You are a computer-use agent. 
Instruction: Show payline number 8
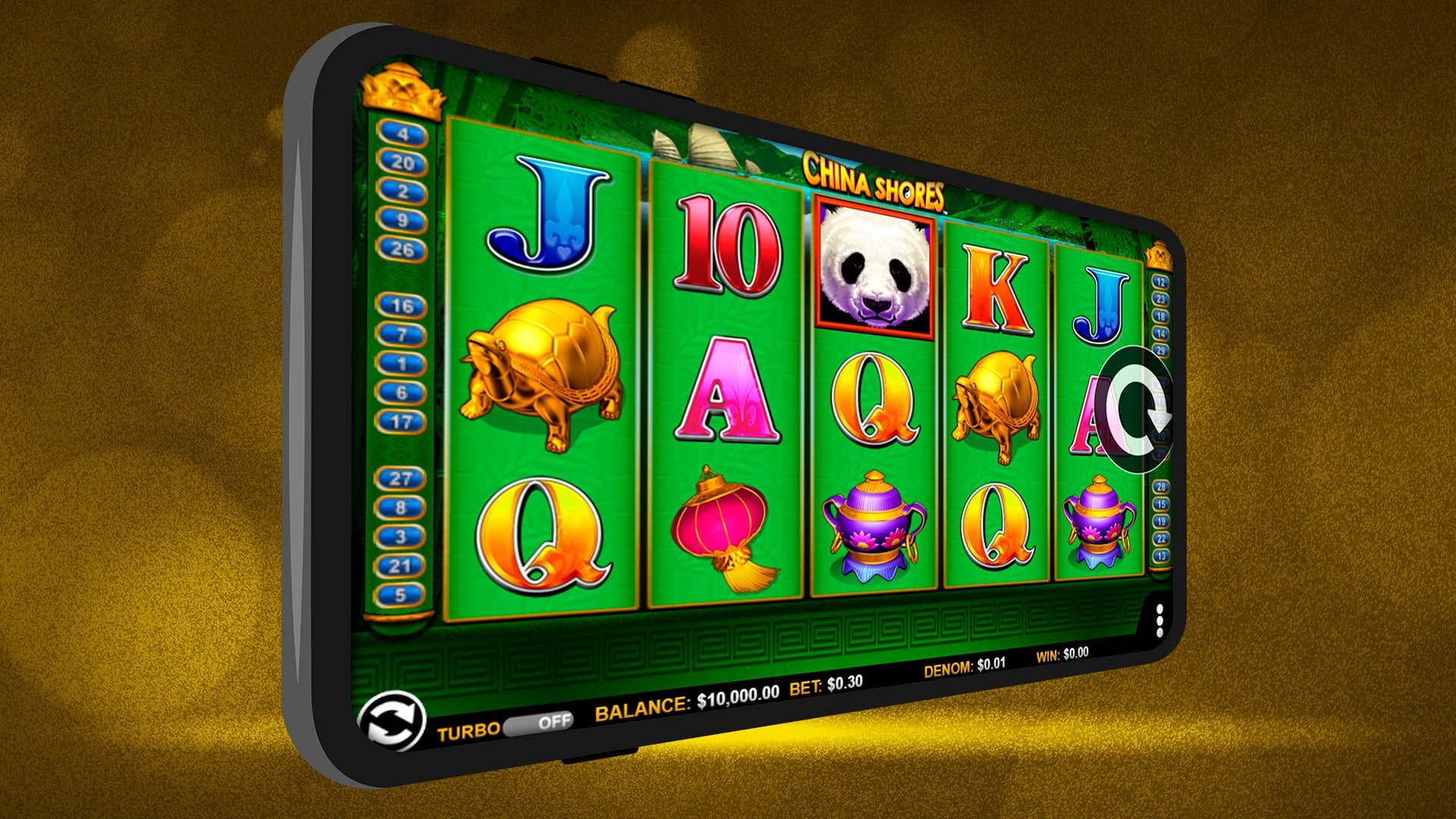400,508
